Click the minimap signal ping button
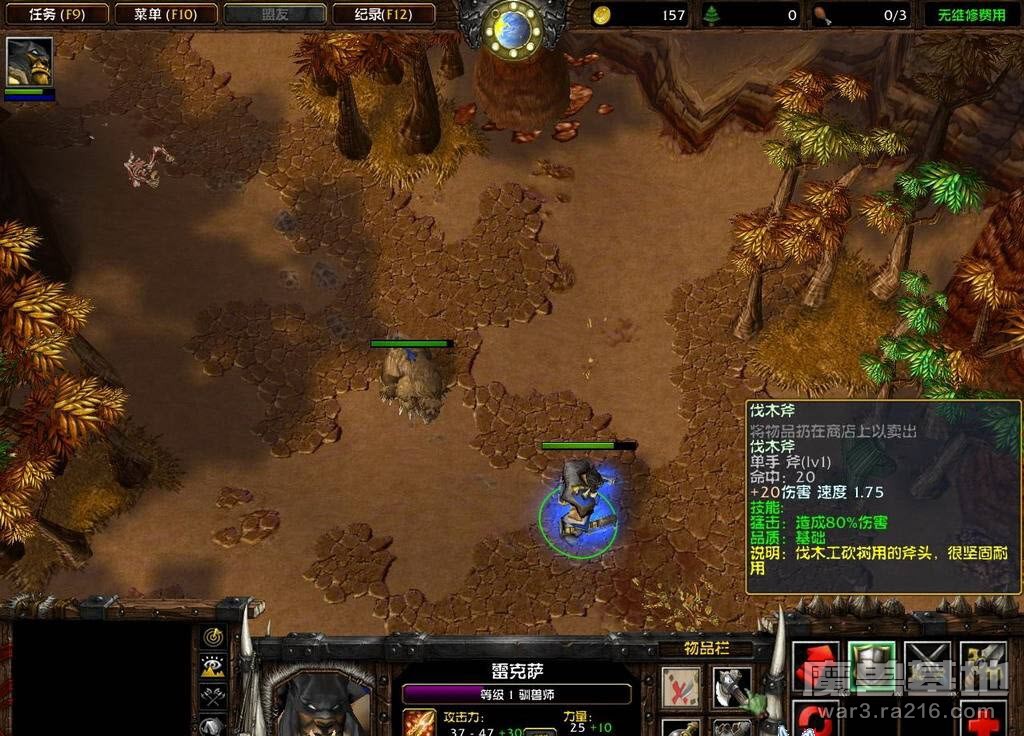 click(212, 637)
